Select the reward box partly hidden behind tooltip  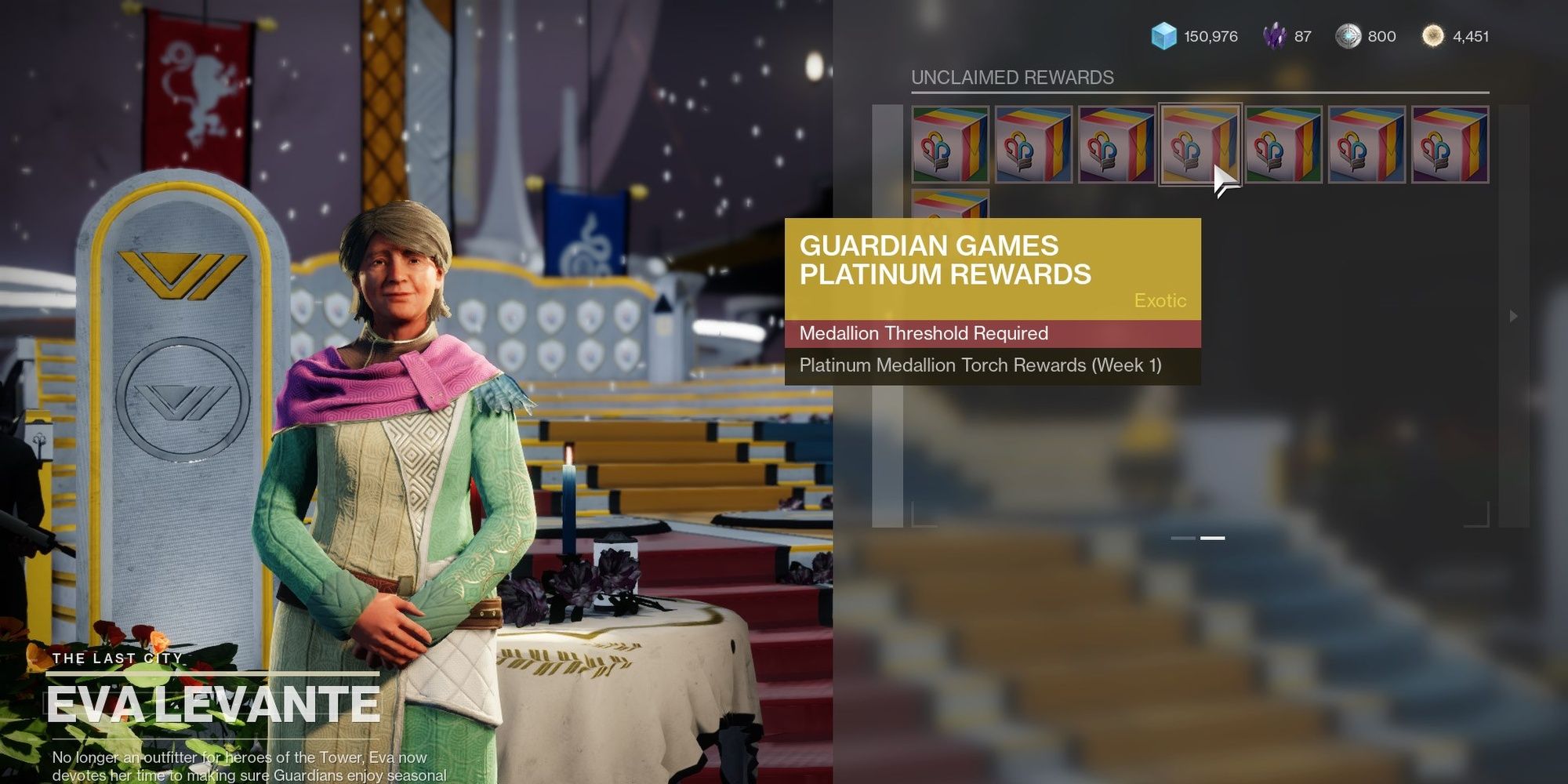pyautogui.click(x=950, y=204)
